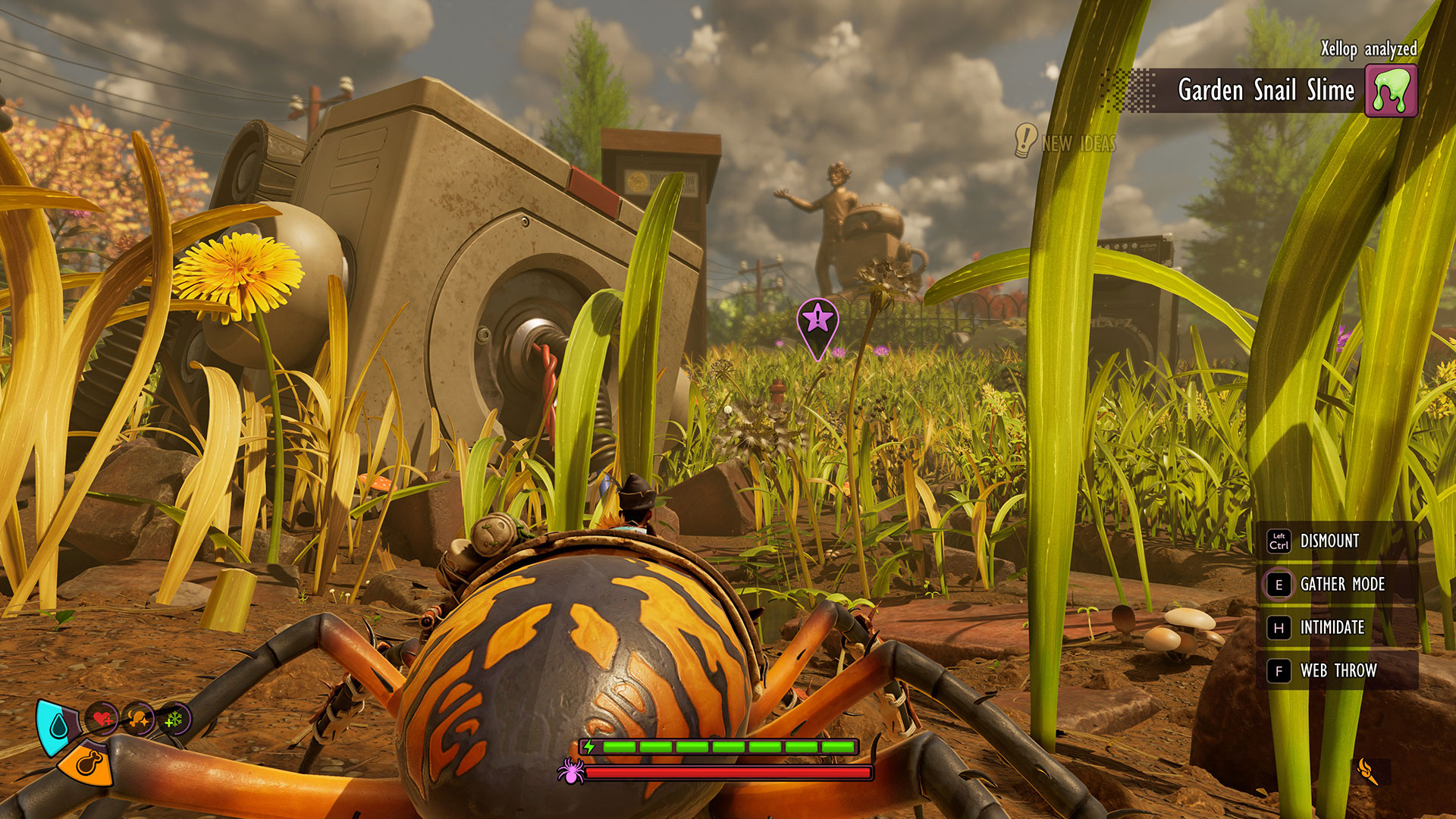
Task: Click the orange torch icon
Action: coord(1367,771)
